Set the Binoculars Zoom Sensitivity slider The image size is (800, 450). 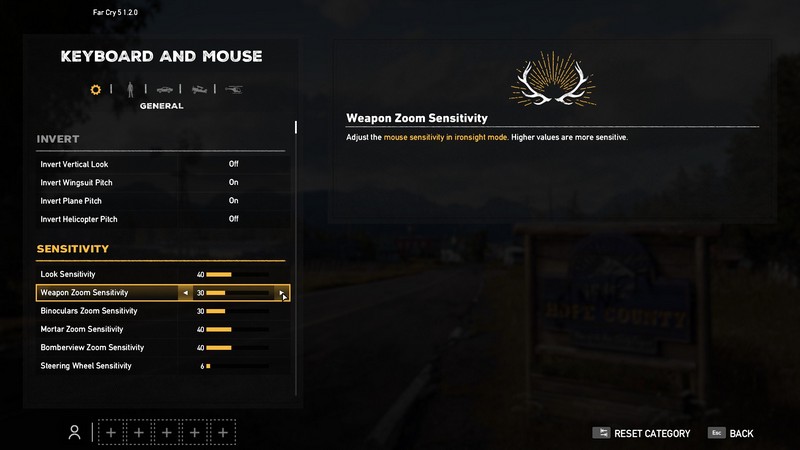coord(237,311)
